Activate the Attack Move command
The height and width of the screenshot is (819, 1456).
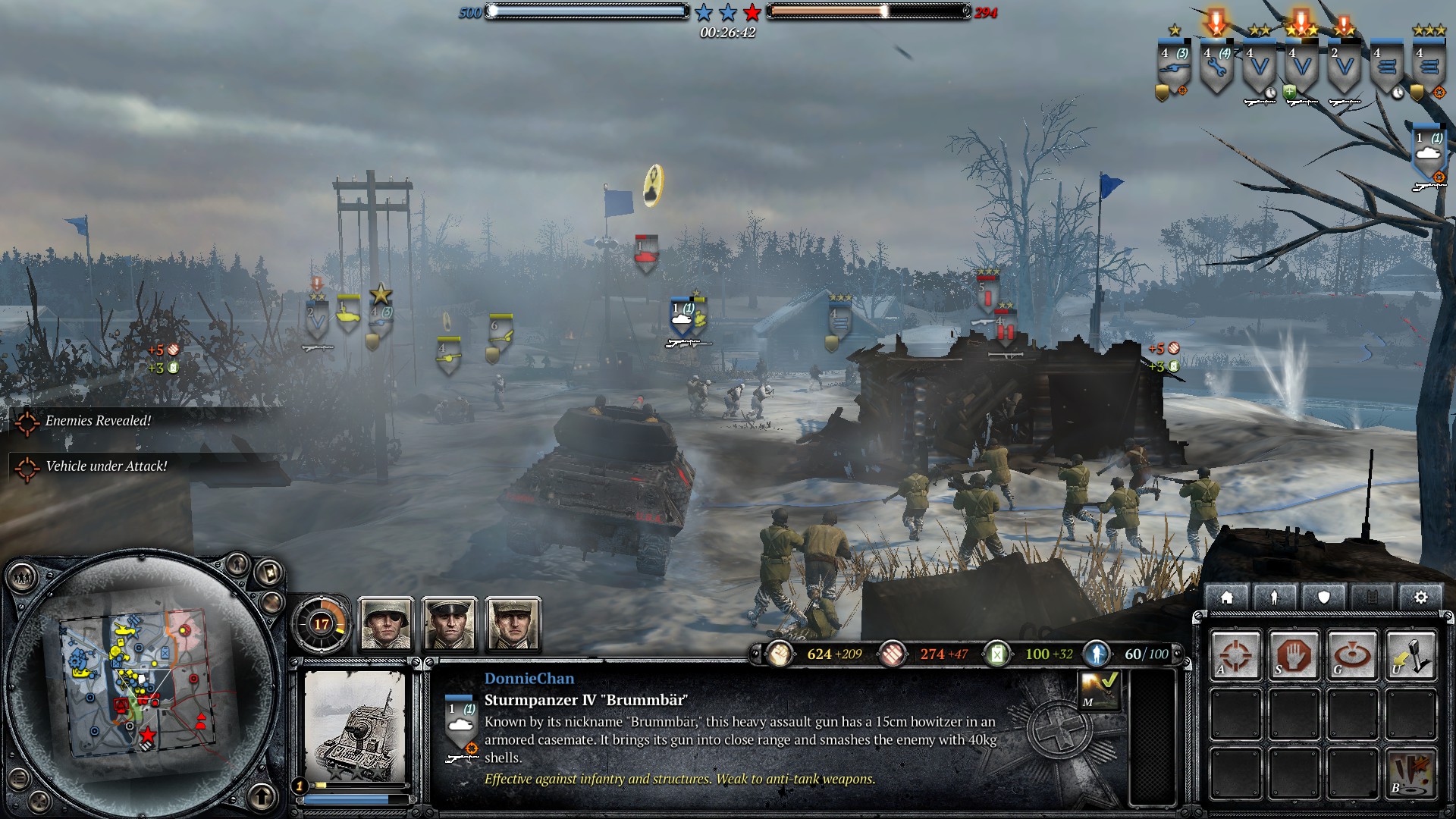1235,654
